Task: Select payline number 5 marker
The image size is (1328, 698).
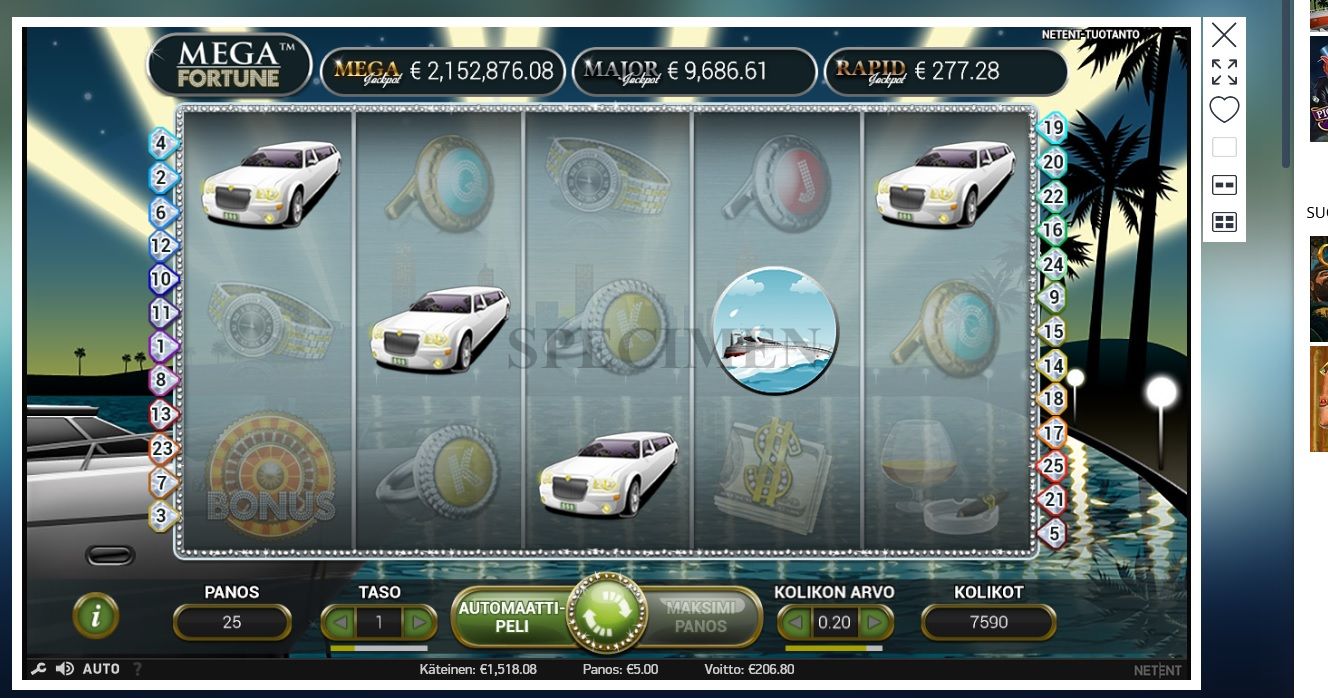Action: tap(1053, 534)
